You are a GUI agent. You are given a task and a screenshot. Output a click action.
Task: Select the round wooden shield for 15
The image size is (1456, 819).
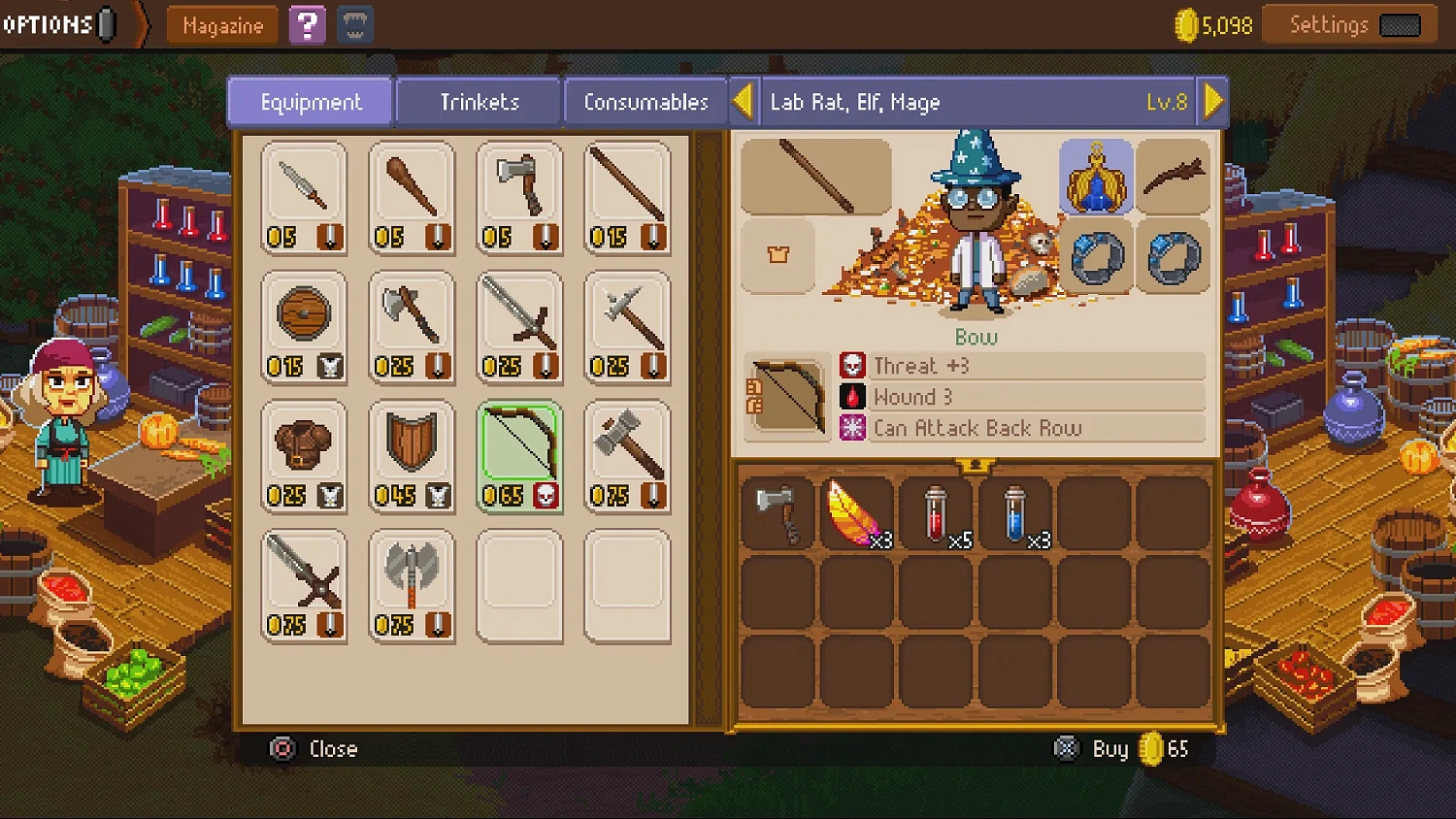(x=304, y=325)
